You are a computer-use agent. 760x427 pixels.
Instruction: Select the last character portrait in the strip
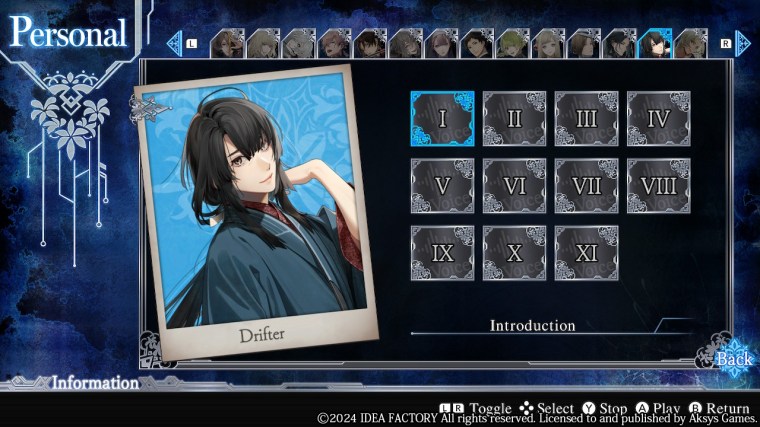690,43
